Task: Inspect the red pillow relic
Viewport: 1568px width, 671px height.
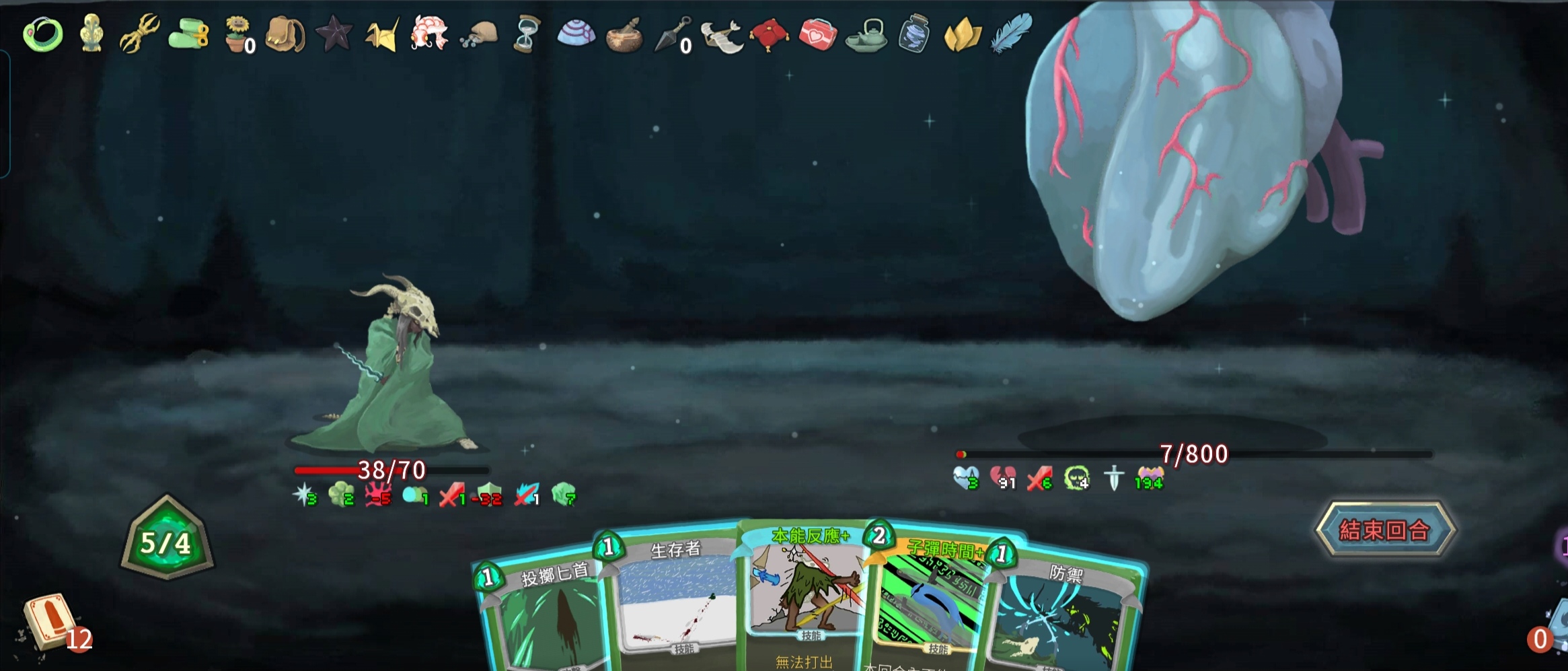Action: click(x=769, y=34)
